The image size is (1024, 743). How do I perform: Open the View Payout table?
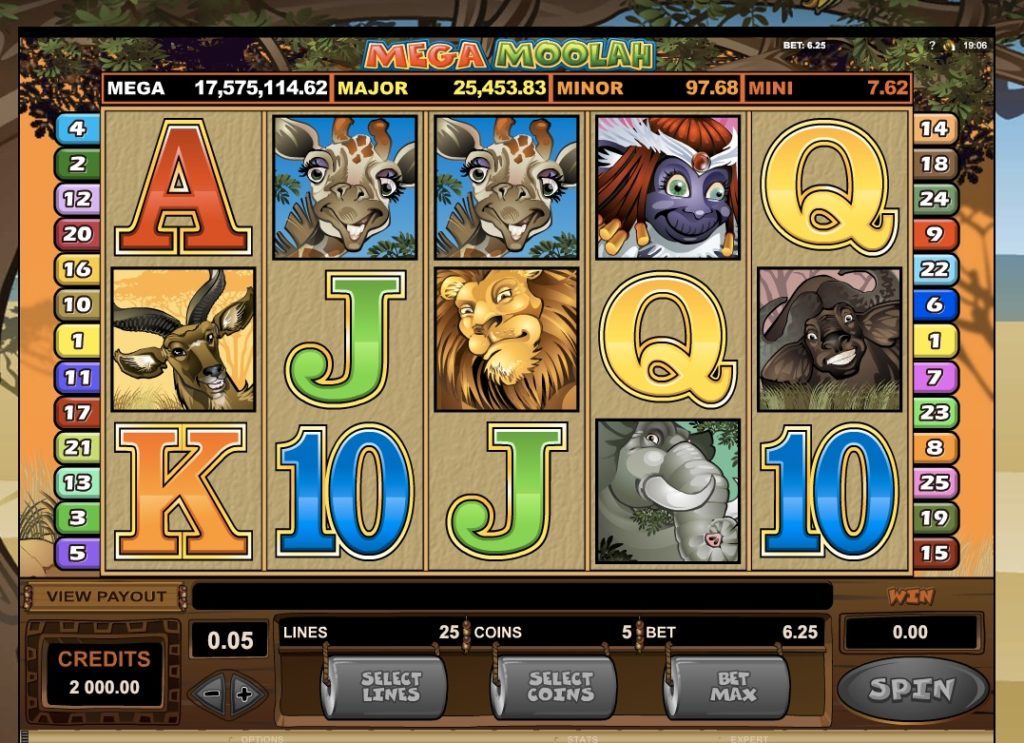pyautogui.click(x=105, y=596)
